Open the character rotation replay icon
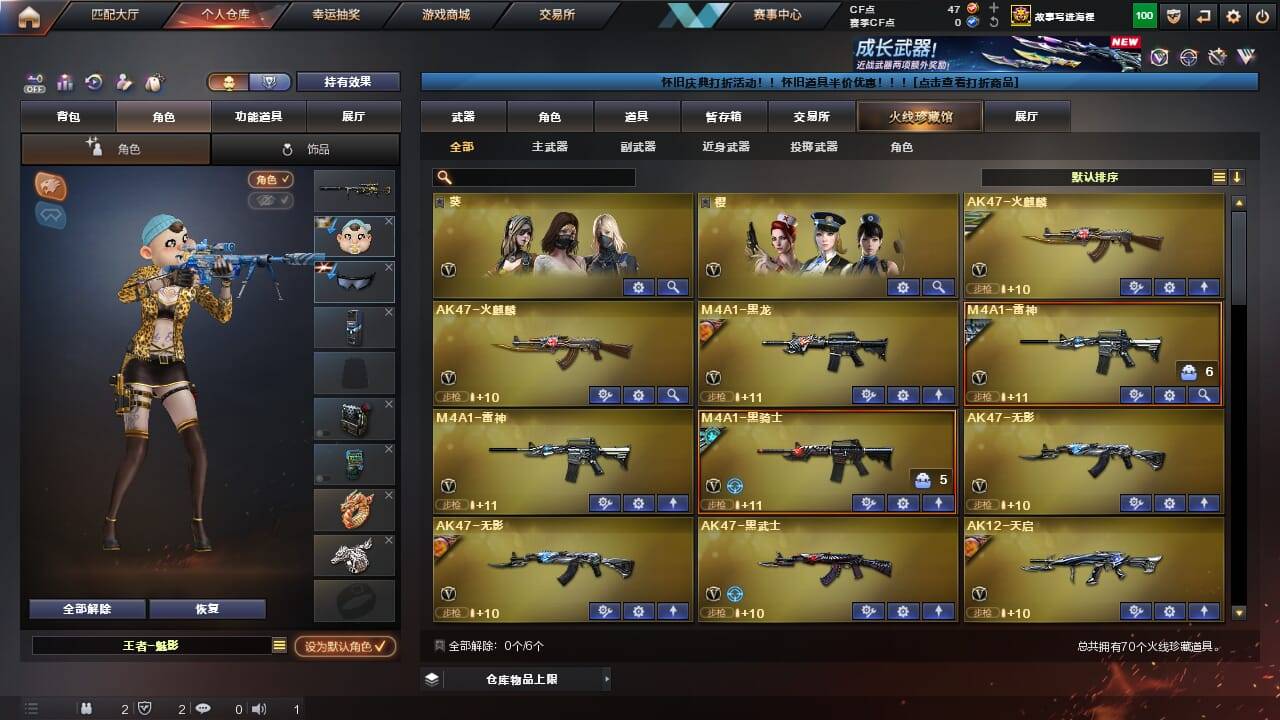Viewport: 1280px width, 720px height. [x=94, y=82]
